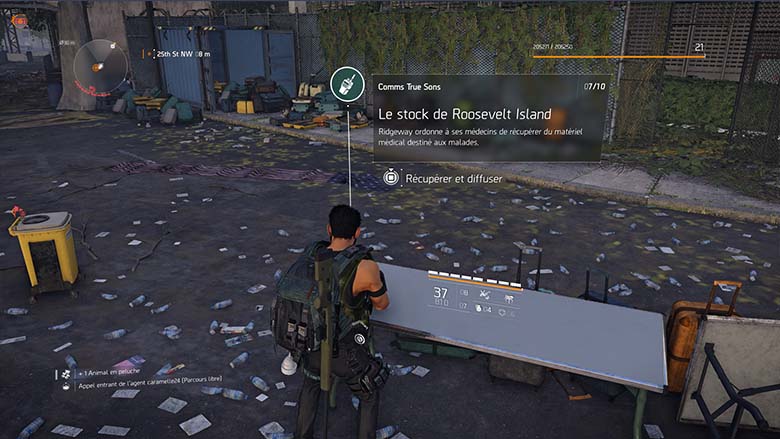Activate the drone skill icon

click(484, 295)
